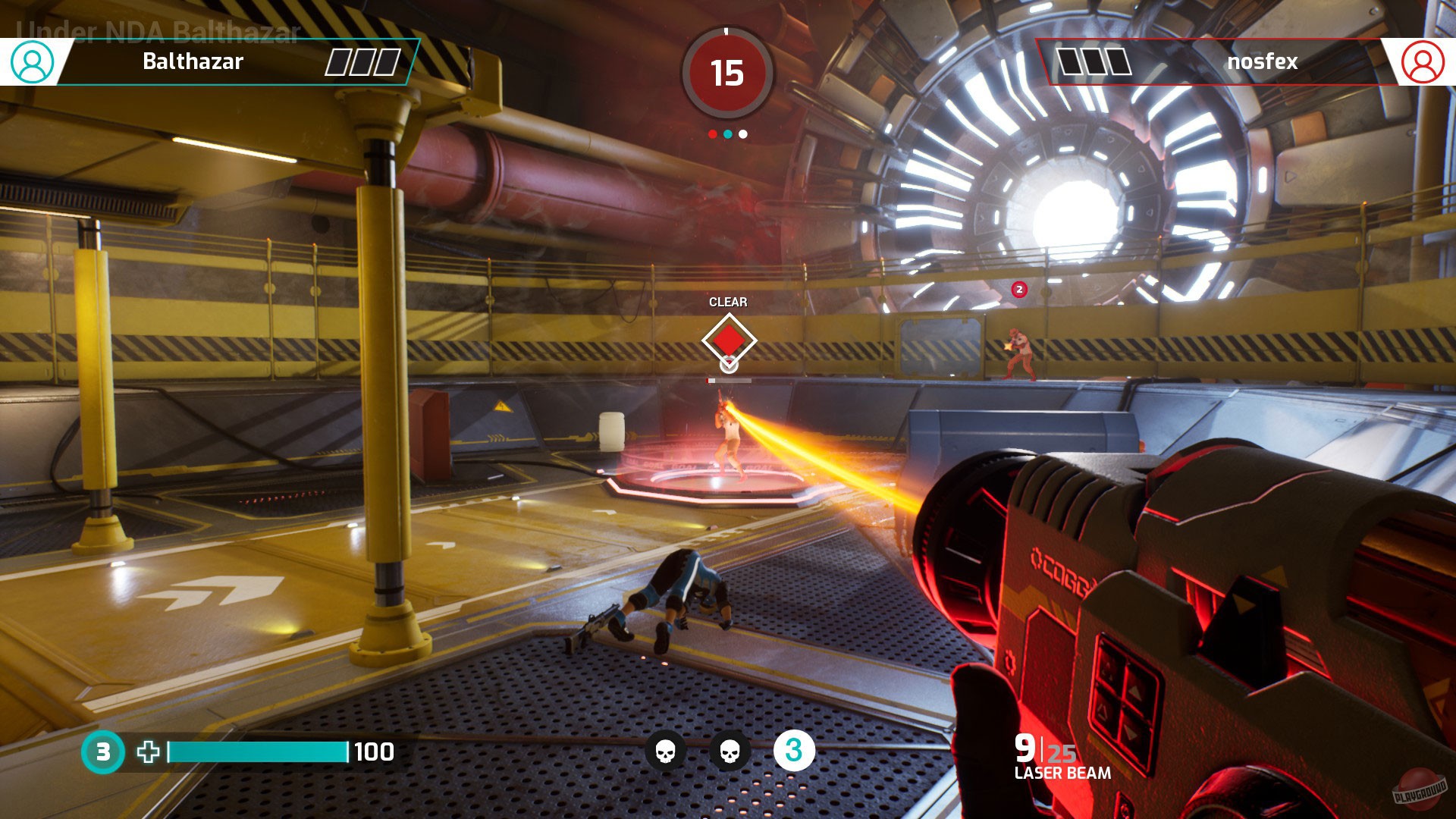Select the nosfex player name banner
Screen dimensions: 1456x819
click(1262, 61)
